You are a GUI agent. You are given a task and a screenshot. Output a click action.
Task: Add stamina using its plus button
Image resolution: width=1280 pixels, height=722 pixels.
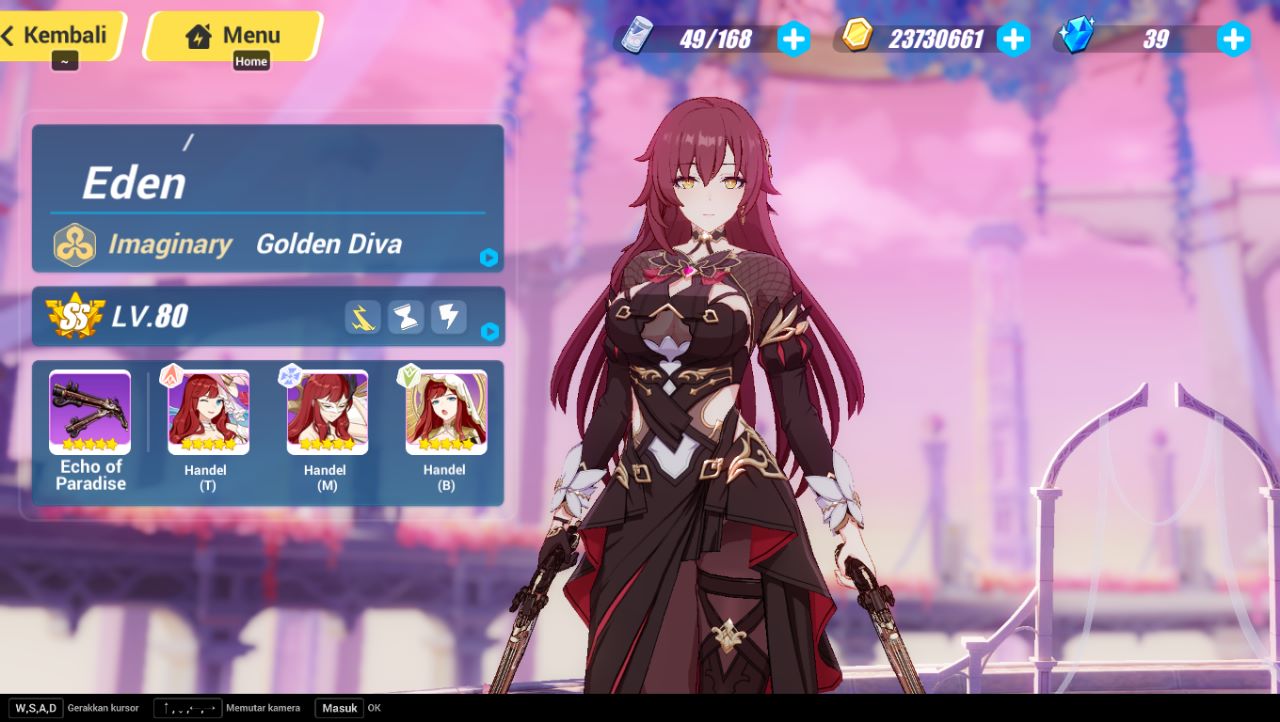click(x=793, y=38)
